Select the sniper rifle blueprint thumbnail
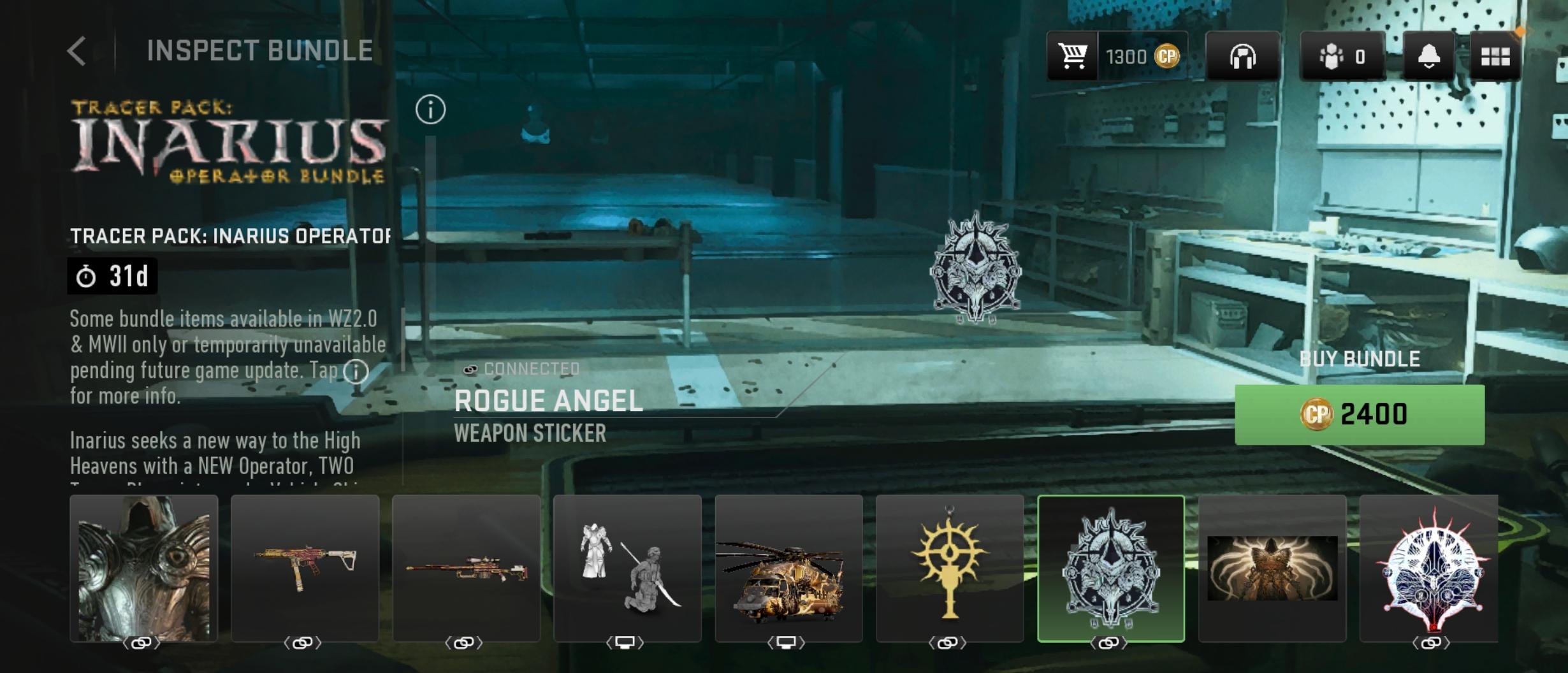 click(466, 568)
